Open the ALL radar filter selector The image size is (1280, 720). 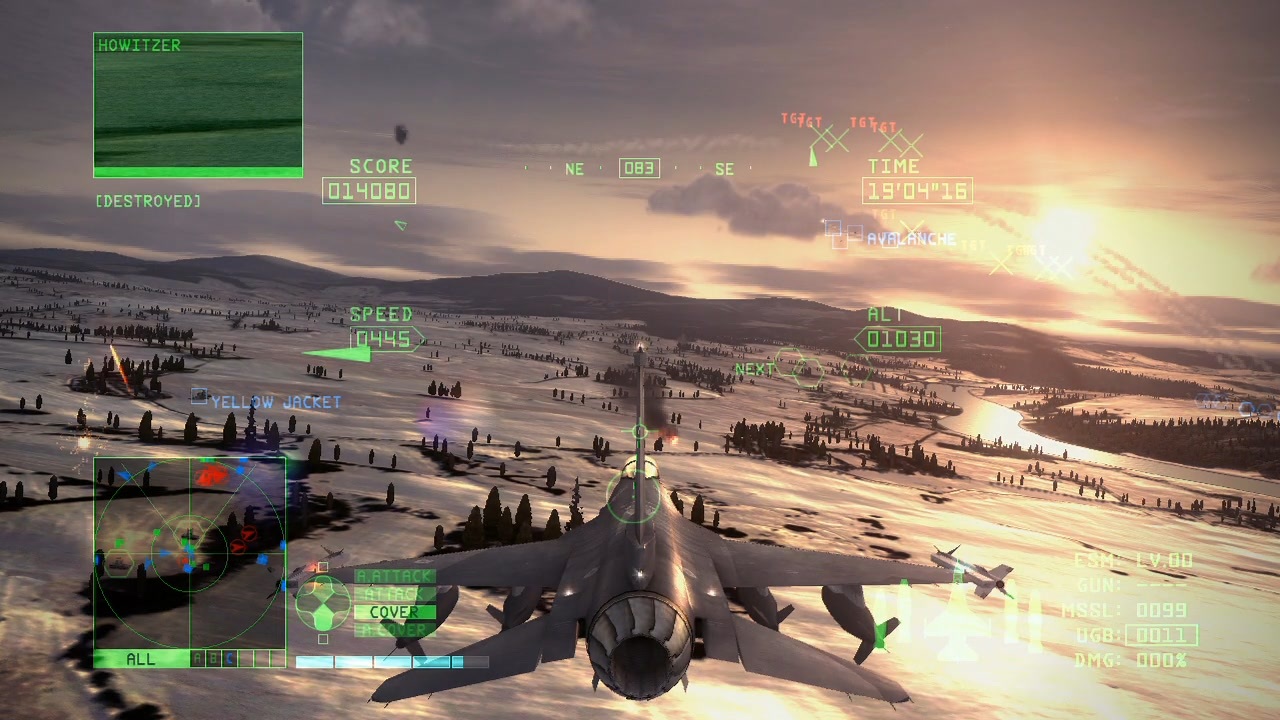pos(138,659)
